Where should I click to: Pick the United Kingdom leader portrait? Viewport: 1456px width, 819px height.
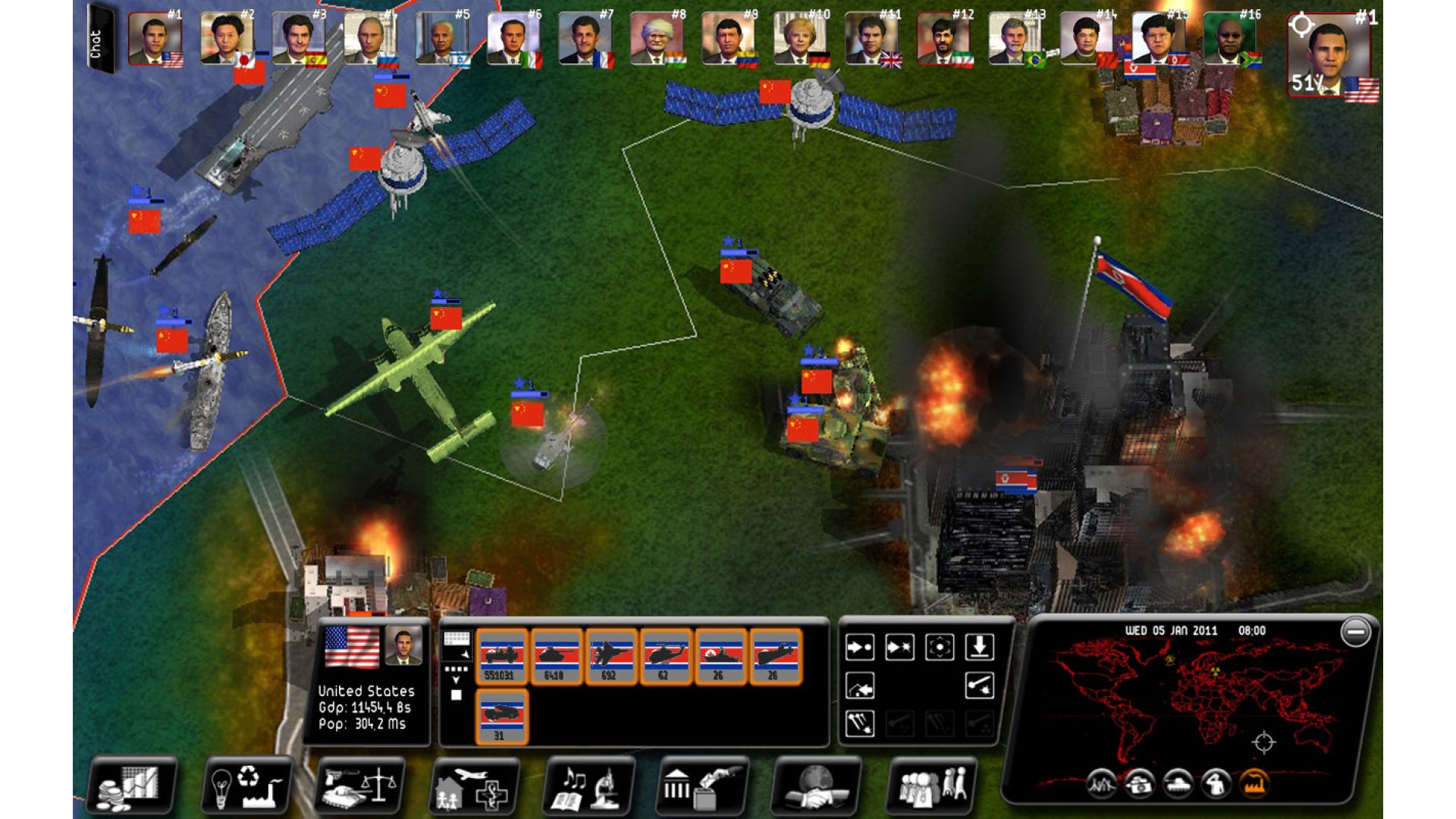pos(872,39)
